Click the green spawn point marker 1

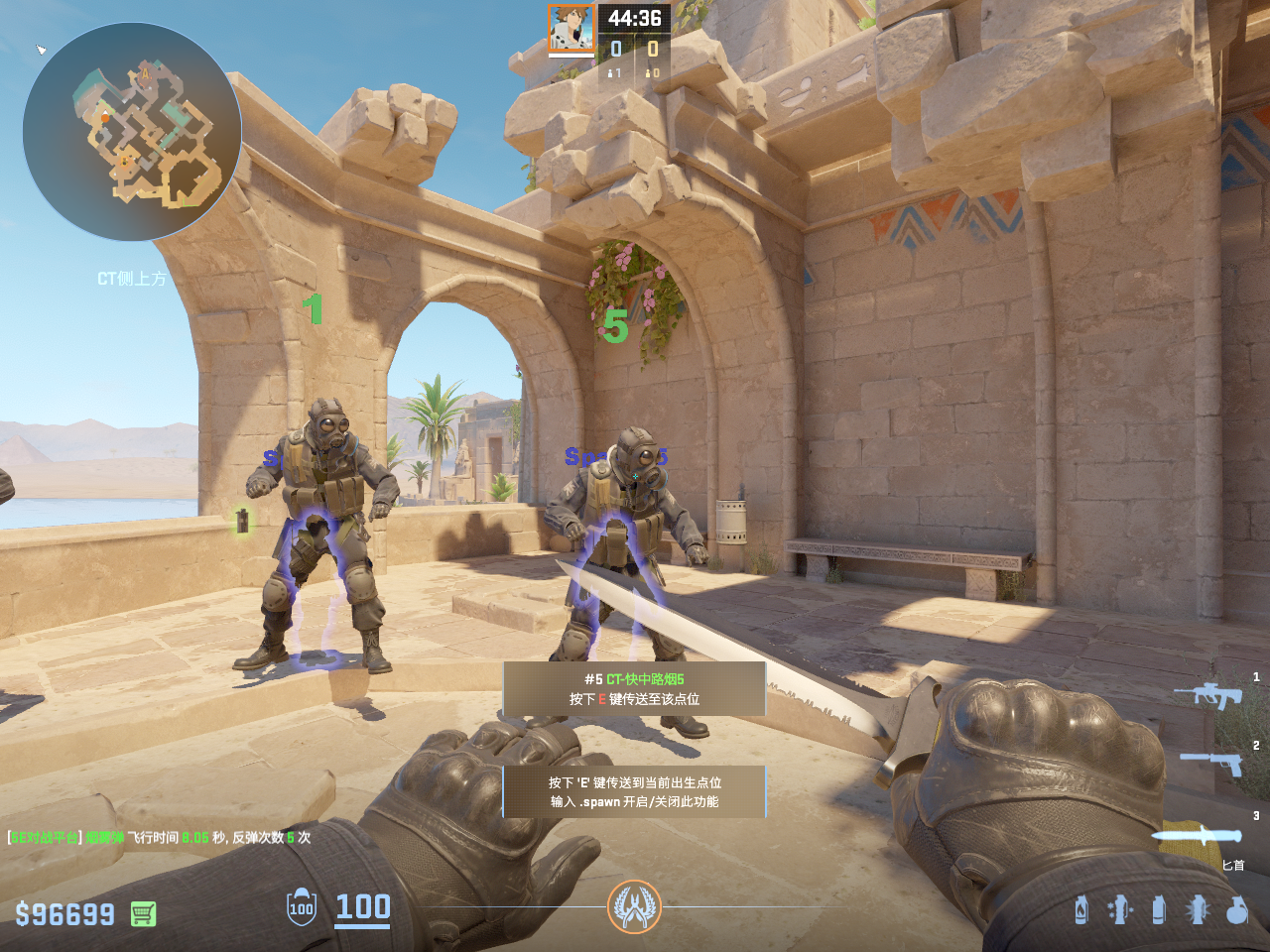(314, 309)
